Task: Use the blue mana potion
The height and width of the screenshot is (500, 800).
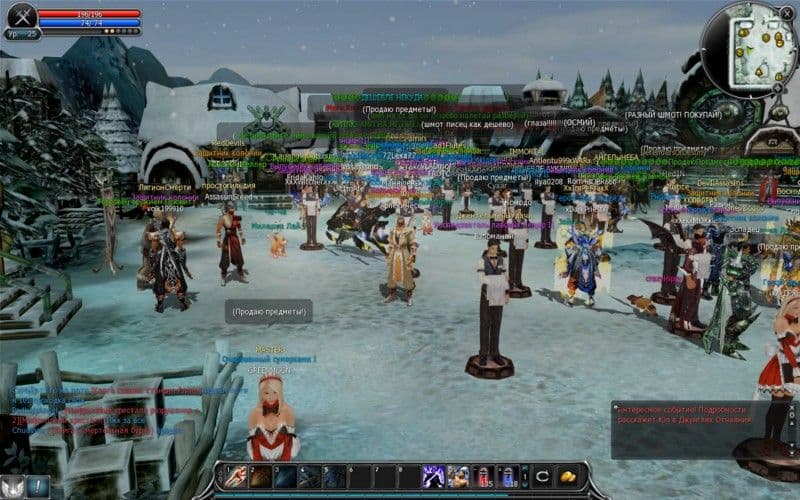Action: pos(507,476)
